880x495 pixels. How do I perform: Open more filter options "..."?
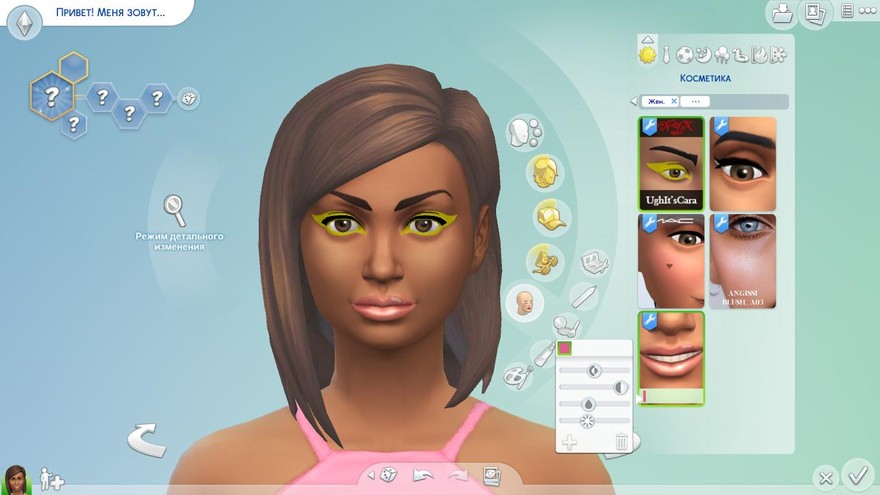(x=695, y=101)
